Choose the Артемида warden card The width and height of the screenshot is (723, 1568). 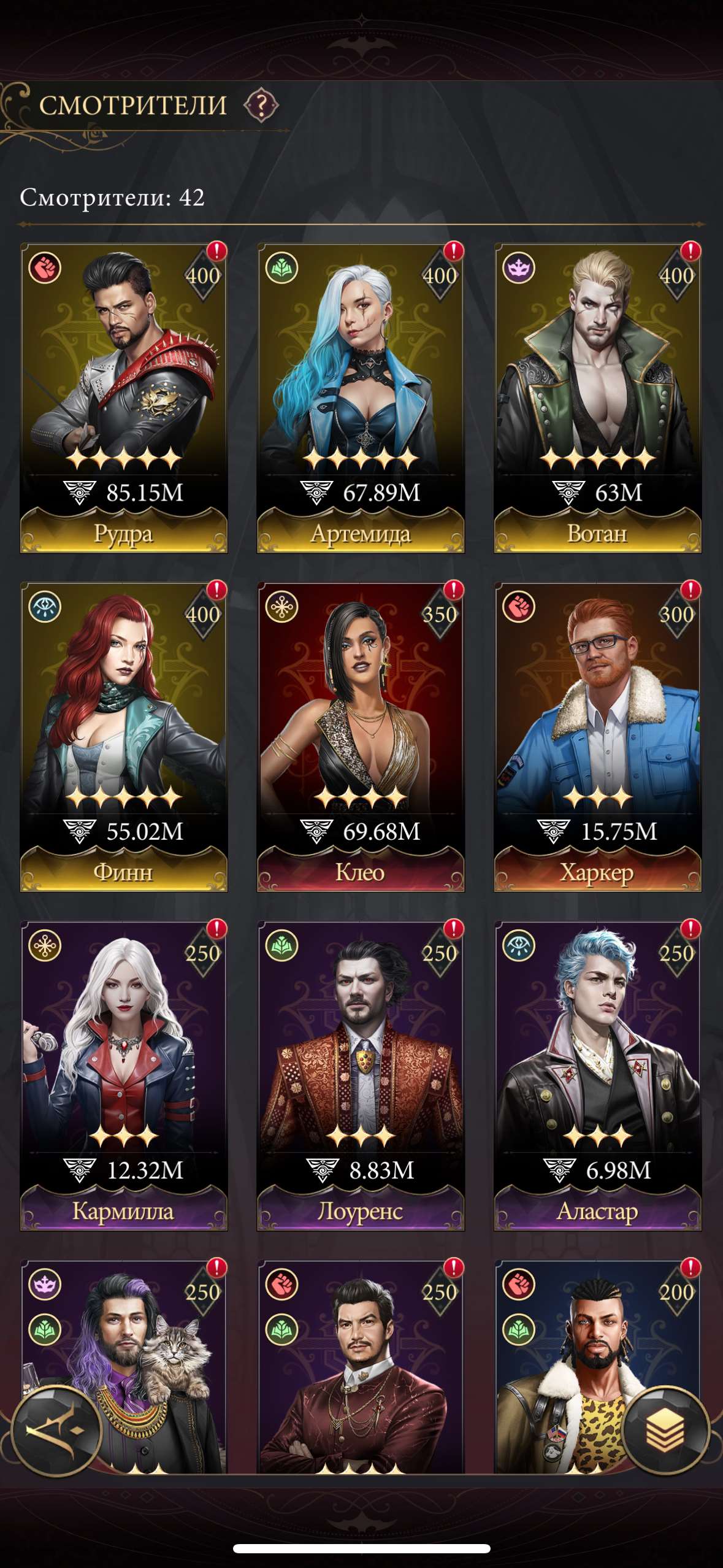pos(361,398)
